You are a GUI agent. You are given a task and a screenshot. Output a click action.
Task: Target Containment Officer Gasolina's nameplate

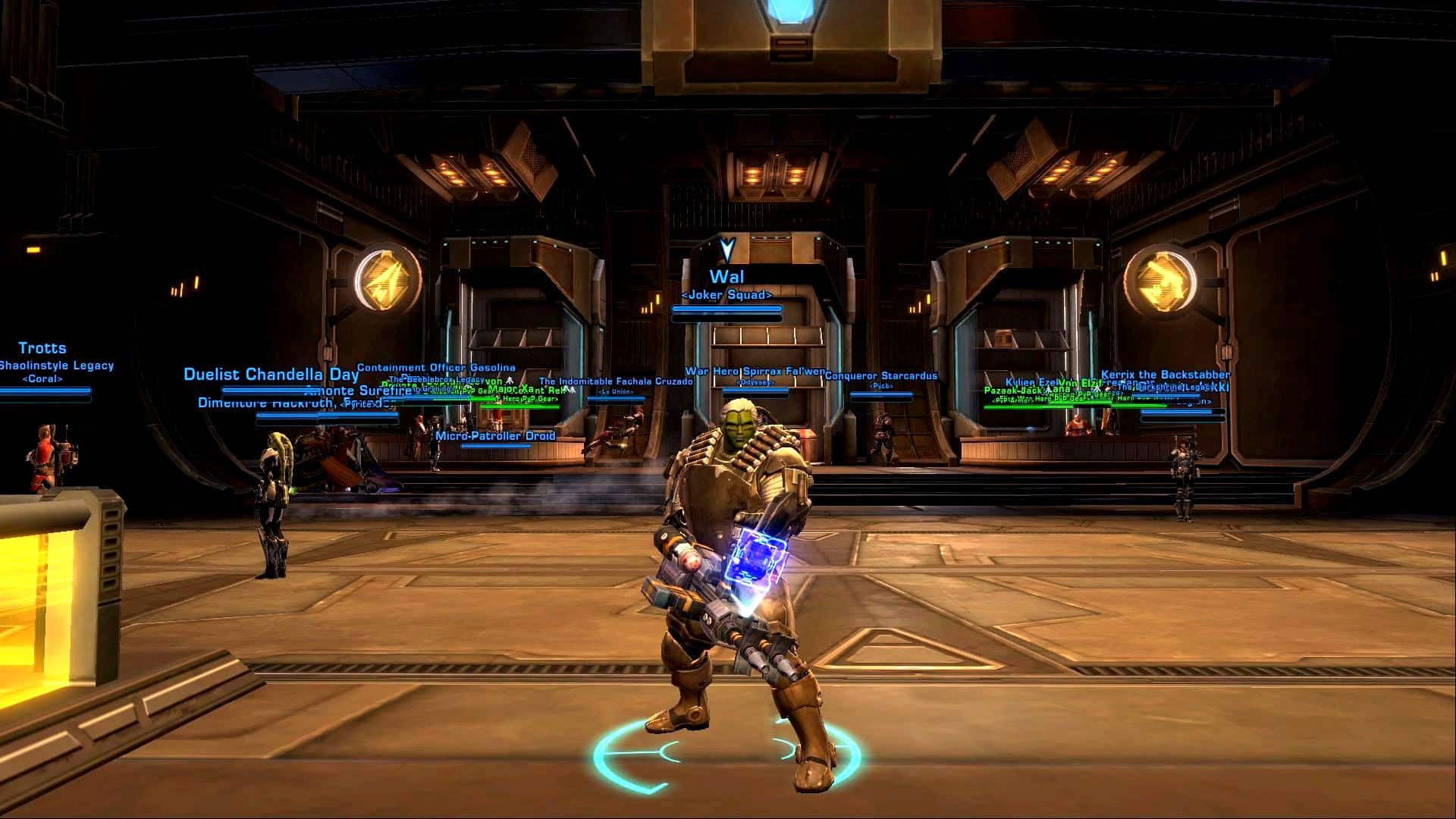point(436,368)
